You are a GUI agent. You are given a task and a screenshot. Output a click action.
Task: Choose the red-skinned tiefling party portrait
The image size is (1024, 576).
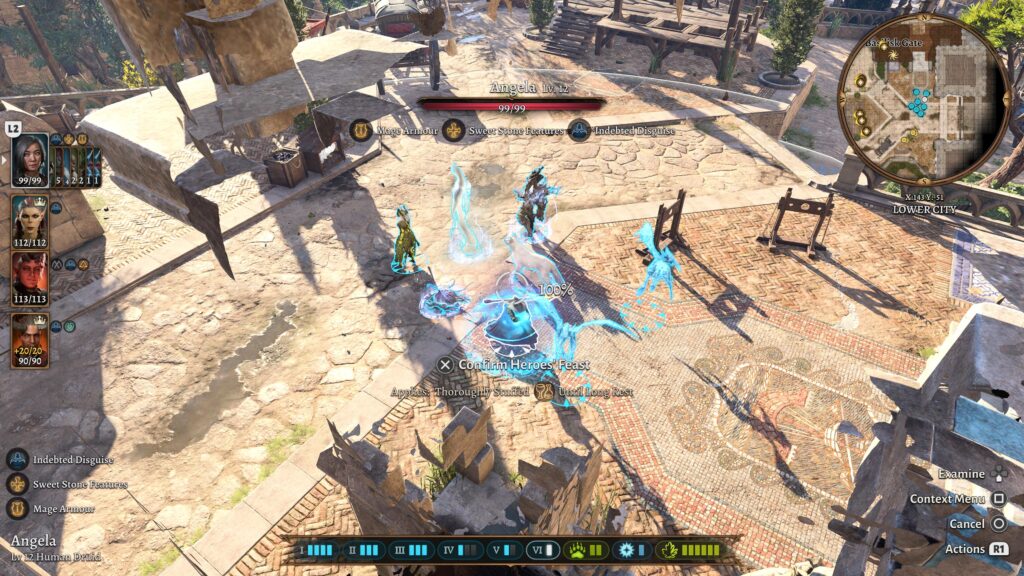[29, 276]
